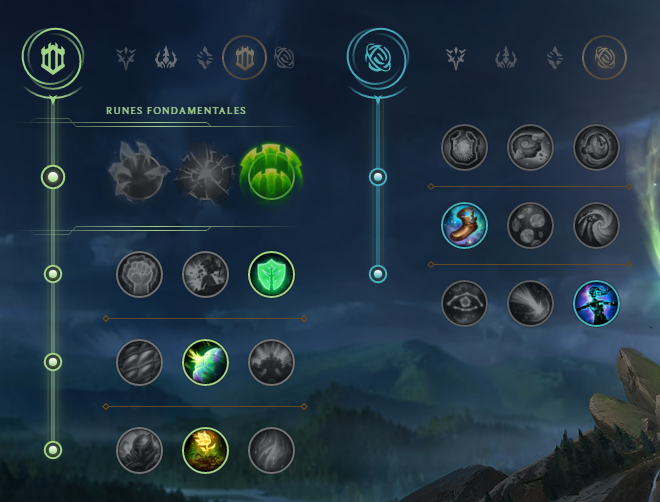
Task: Pick the Bone Plating rune
Action: pyautogui.click(x=271, y=362)
